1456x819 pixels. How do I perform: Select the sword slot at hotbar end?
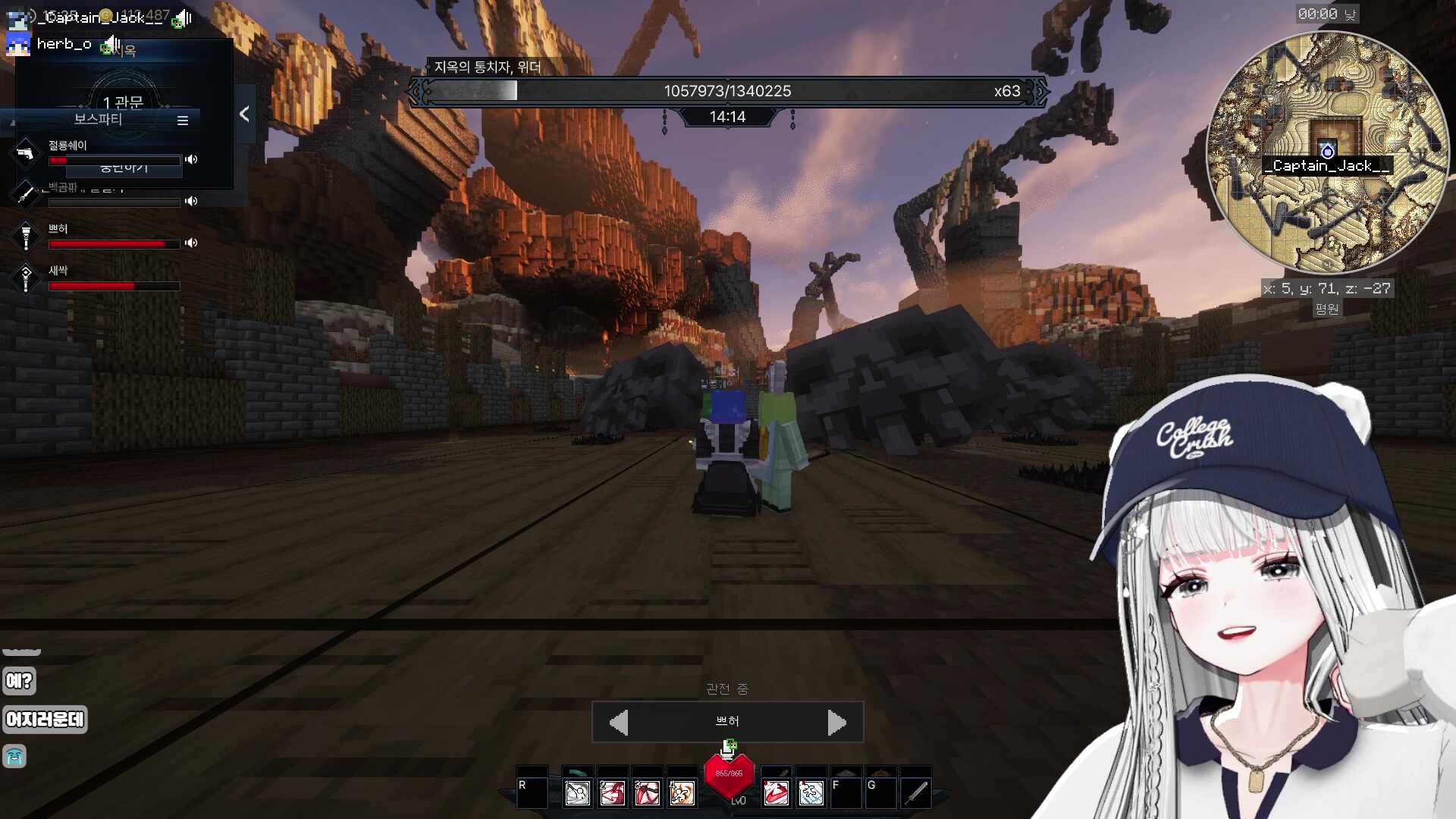coord(916,793)
